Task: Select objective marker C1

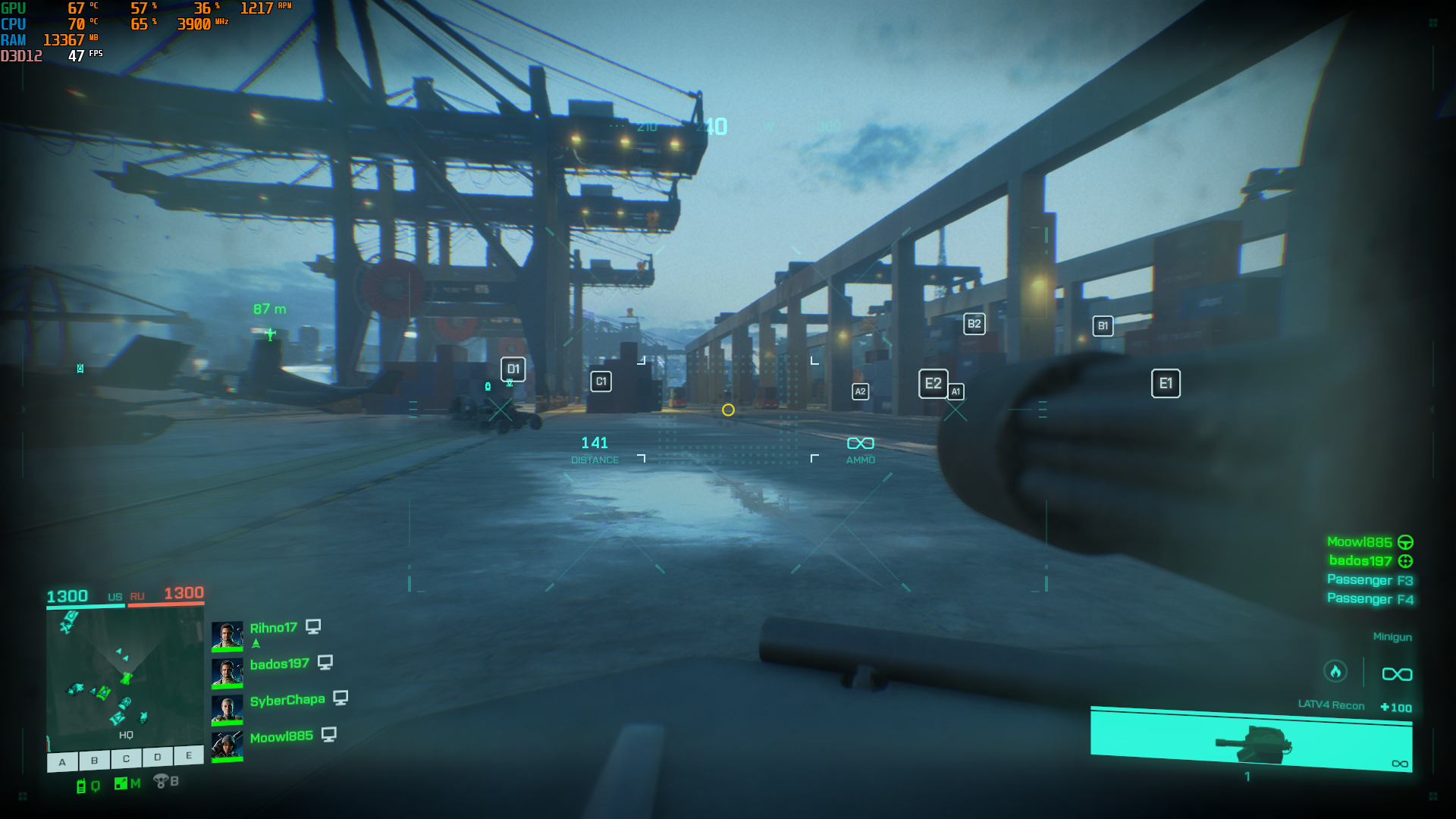Action: 601,381
